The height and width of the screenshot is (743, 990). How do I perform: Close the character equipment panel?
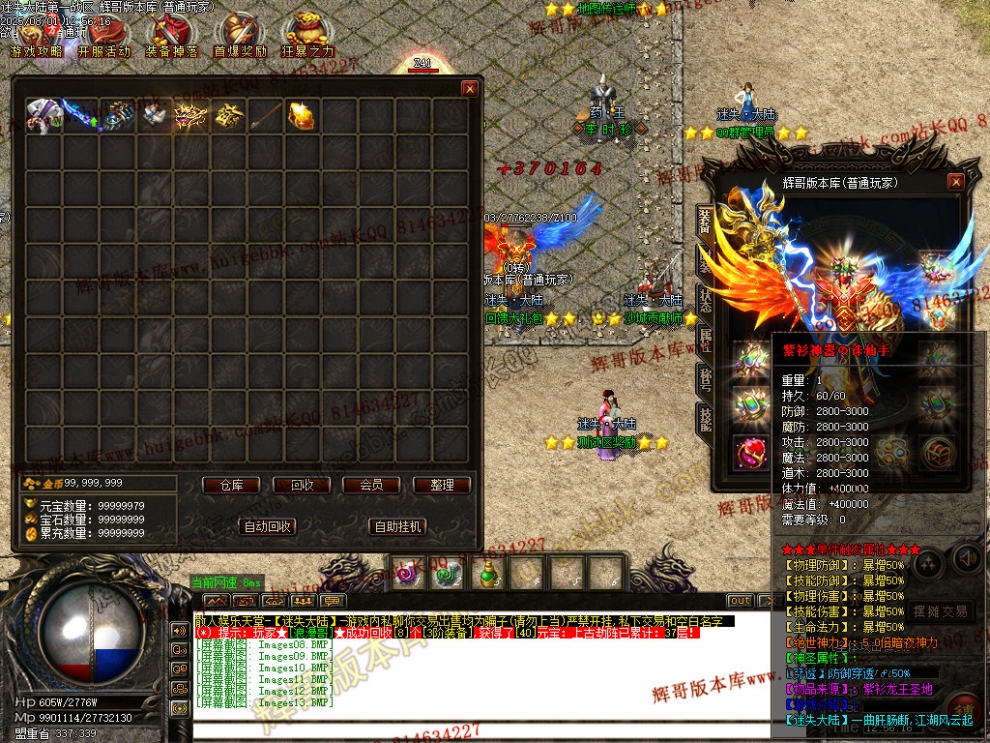[956, 182]
